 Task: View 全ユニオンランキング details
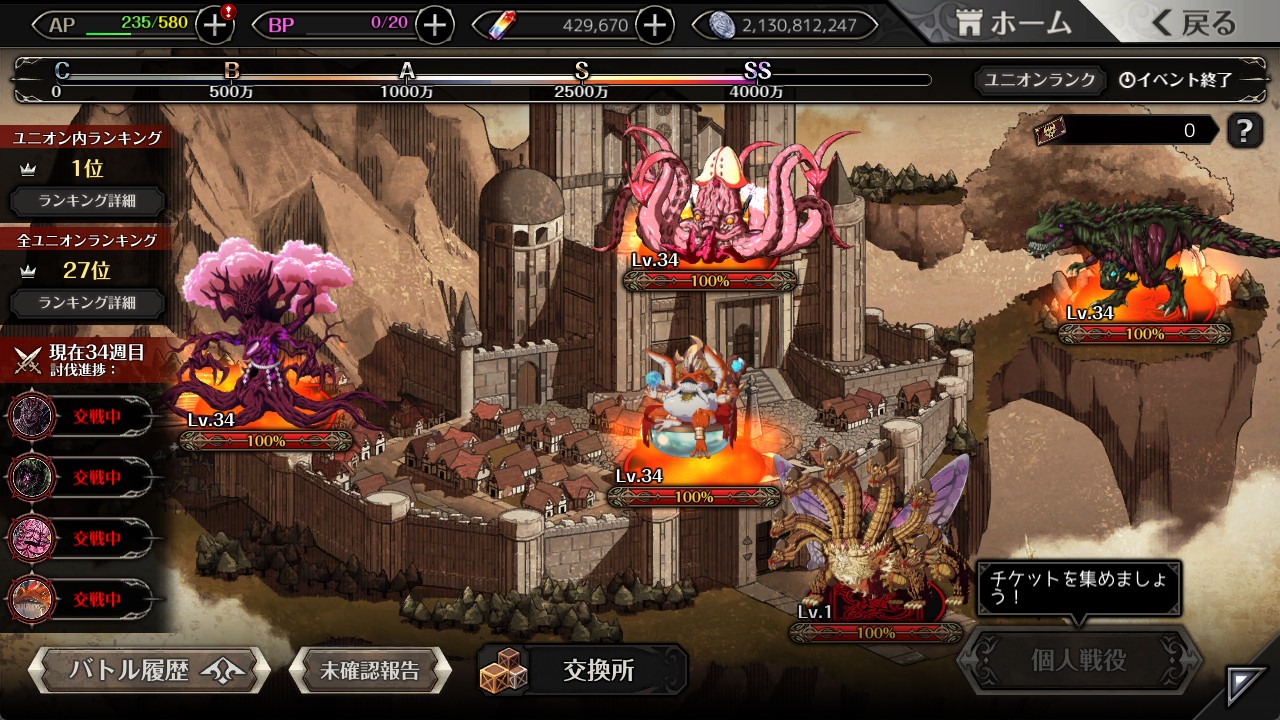tap(87, 302)
